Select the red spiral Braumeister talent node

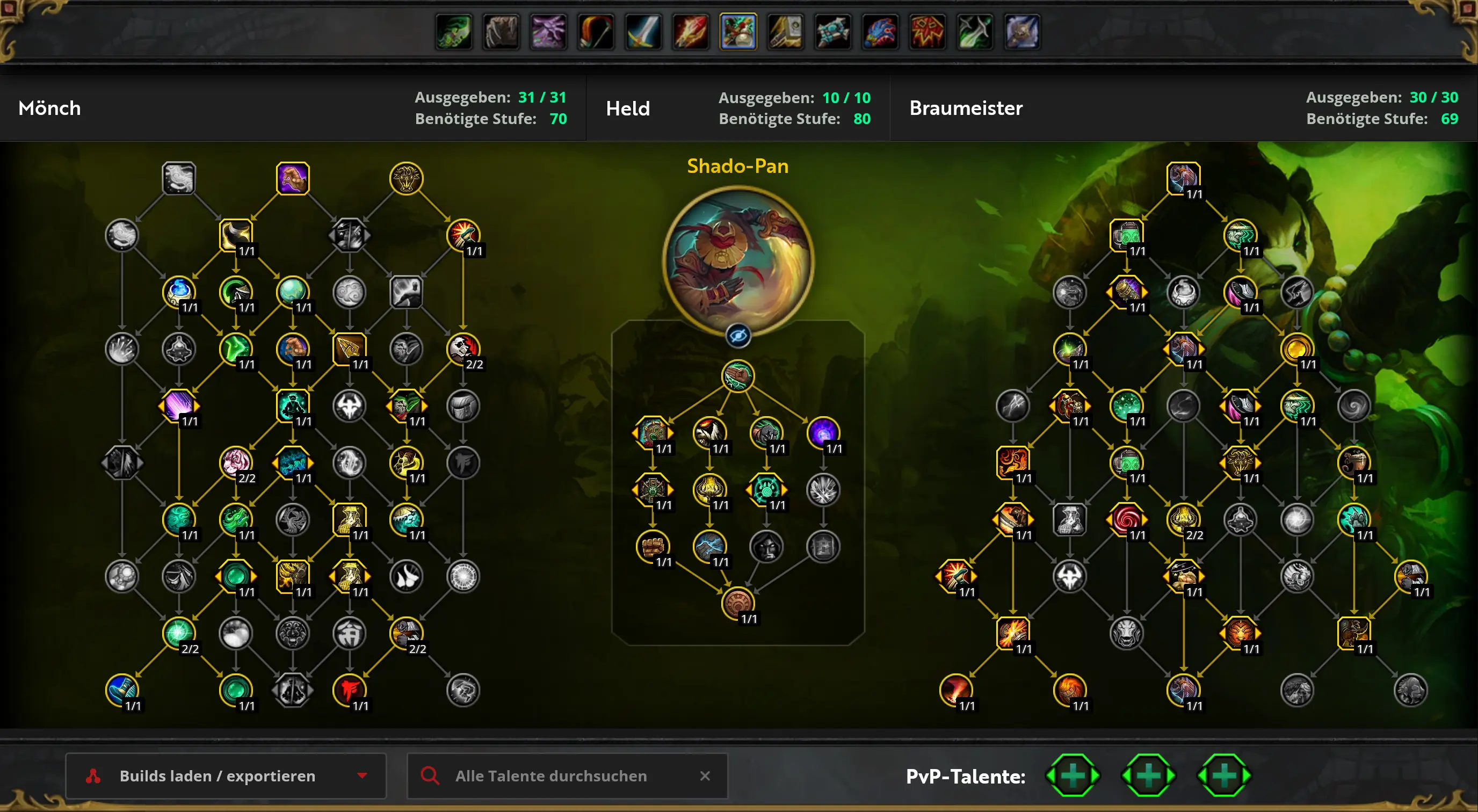pyautogui.click(x=1126, y=519)
